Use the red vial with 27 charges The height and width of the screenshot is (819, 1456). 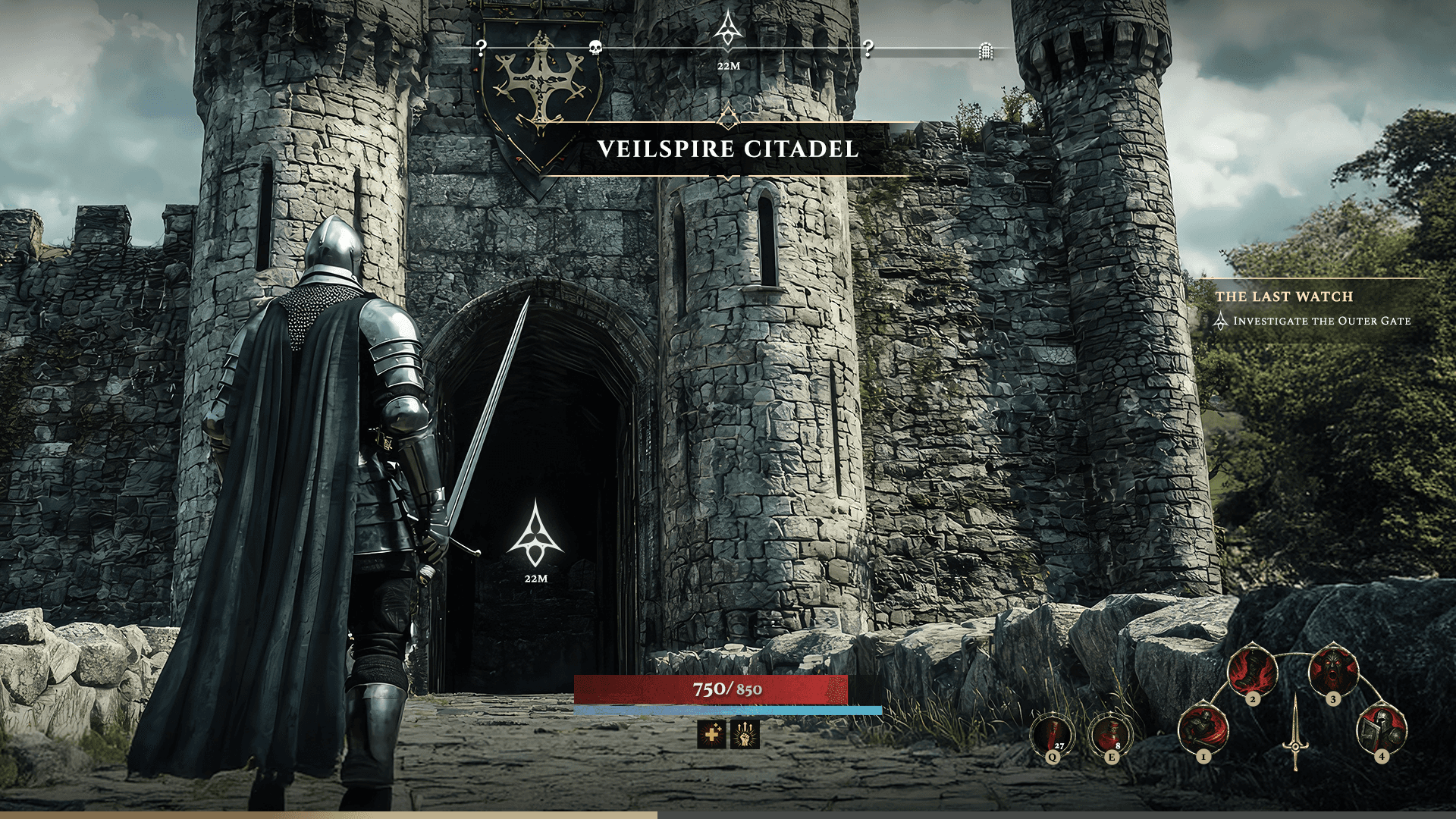[x=1053, y=735]
